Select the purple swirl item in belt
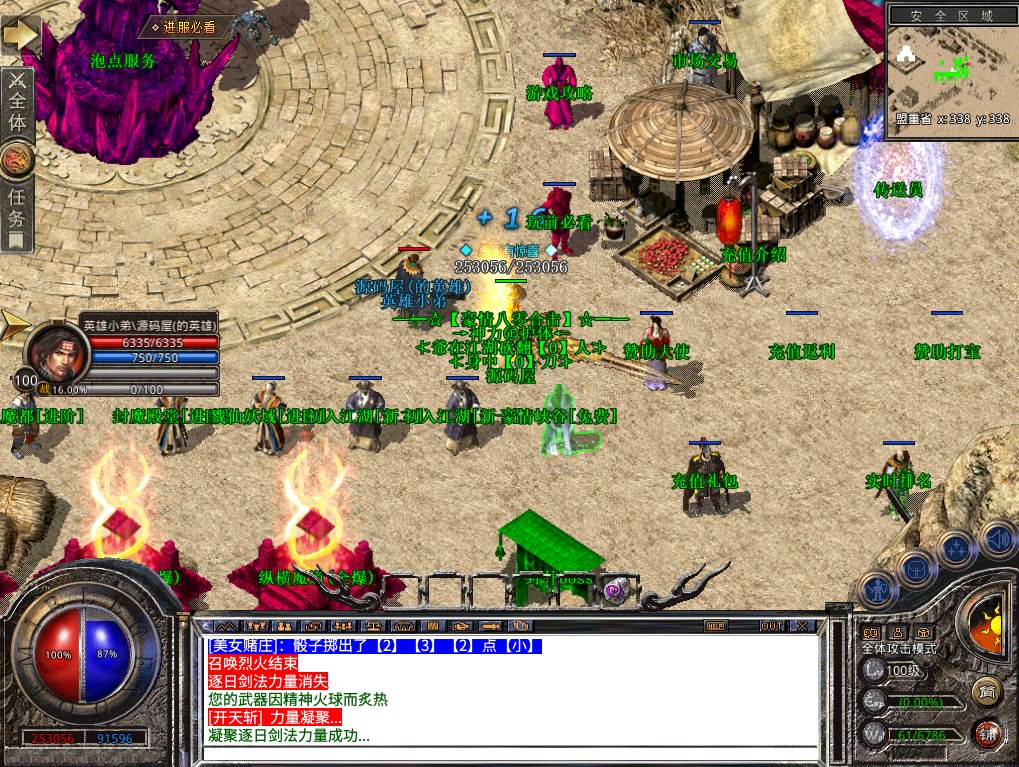This screenshot has height=767, width=1019. pyautogui.click(x=616, y=591)
